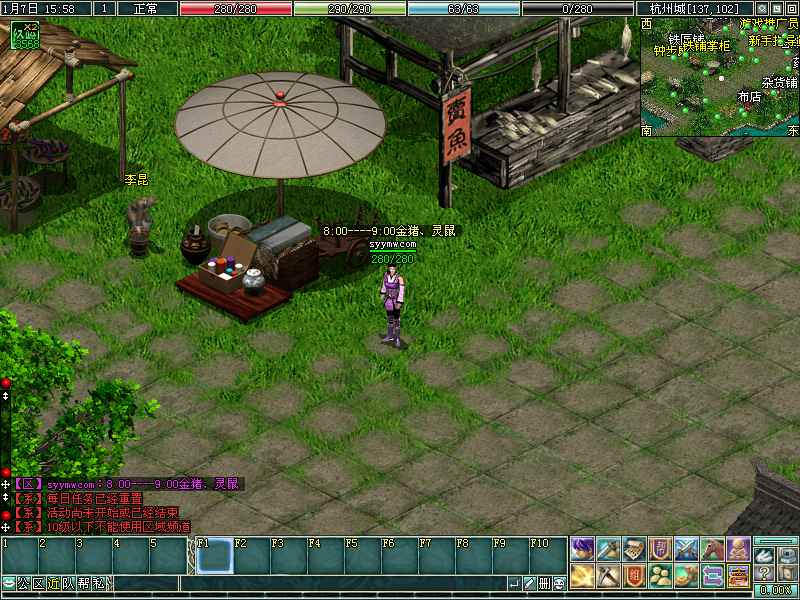Open the pickaxe crafting icon

[609, 575]
